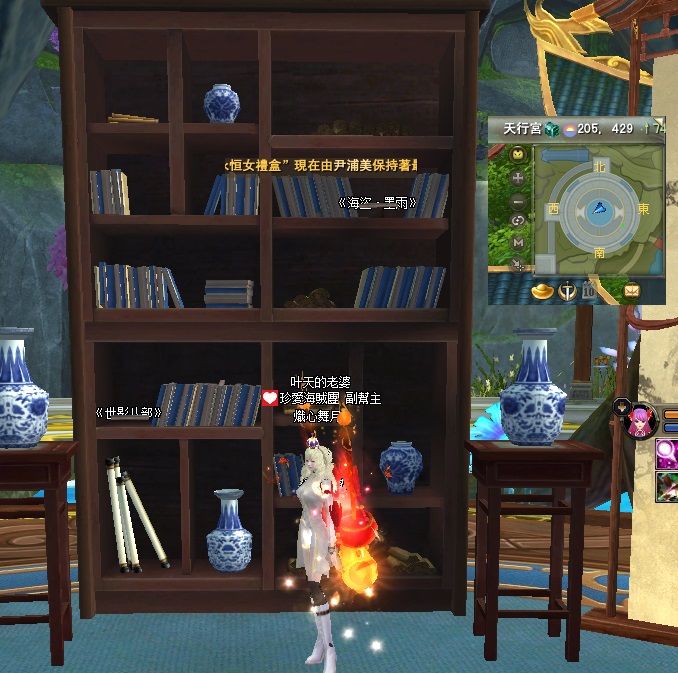Zoom in the minimap with the plus button
This screenshot has width=678, height=673.
click(x=518, y=177)
